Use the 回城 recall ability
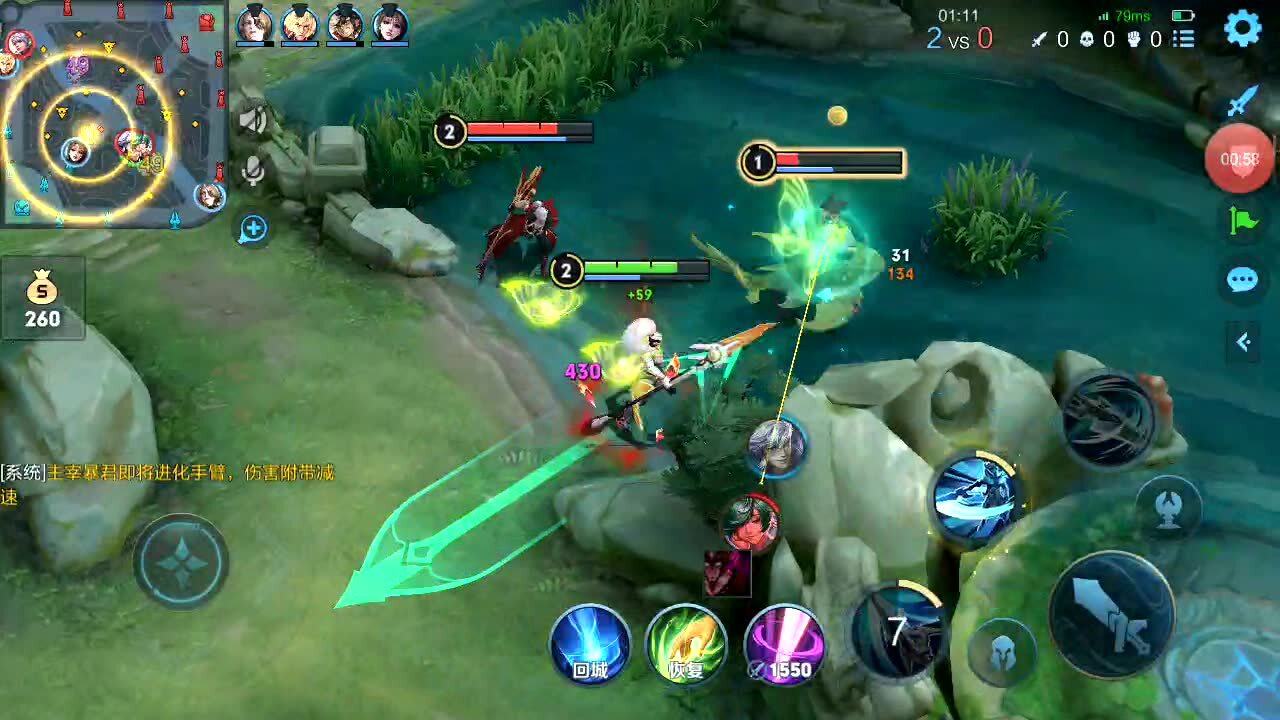Viewport: 1280px width, 720px height. (590, 645)
